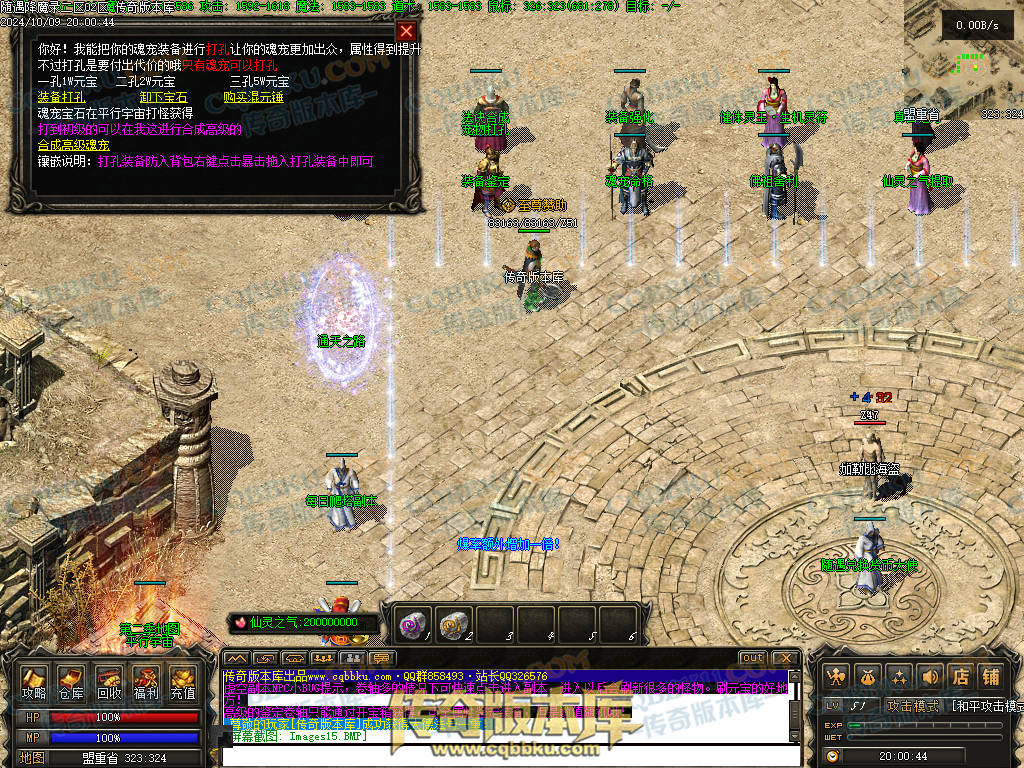Open the 充值 recharge menu
This screenshot has height=768, width=1024.
pos(182,682)
